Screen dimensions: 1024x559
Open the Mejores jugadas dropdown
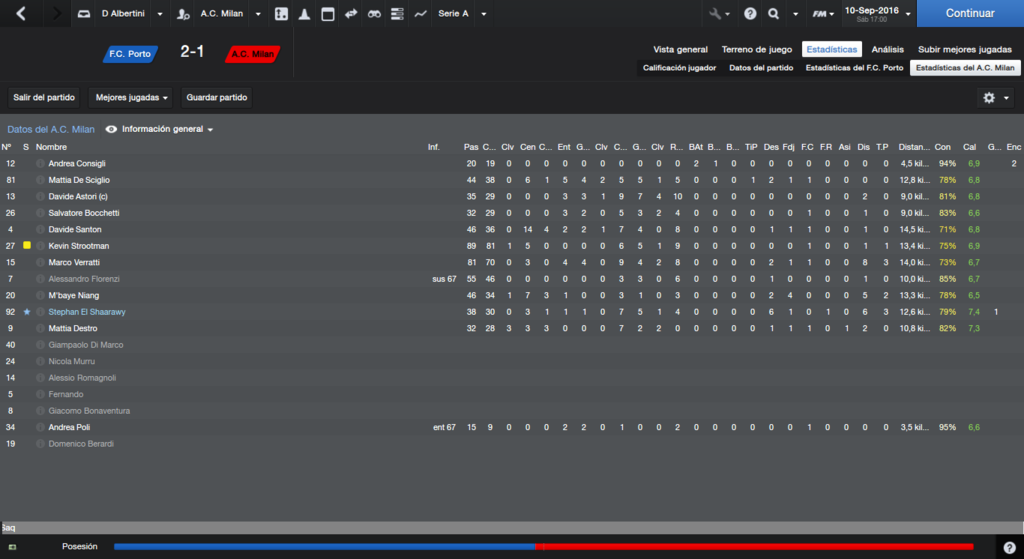[132, 98]
